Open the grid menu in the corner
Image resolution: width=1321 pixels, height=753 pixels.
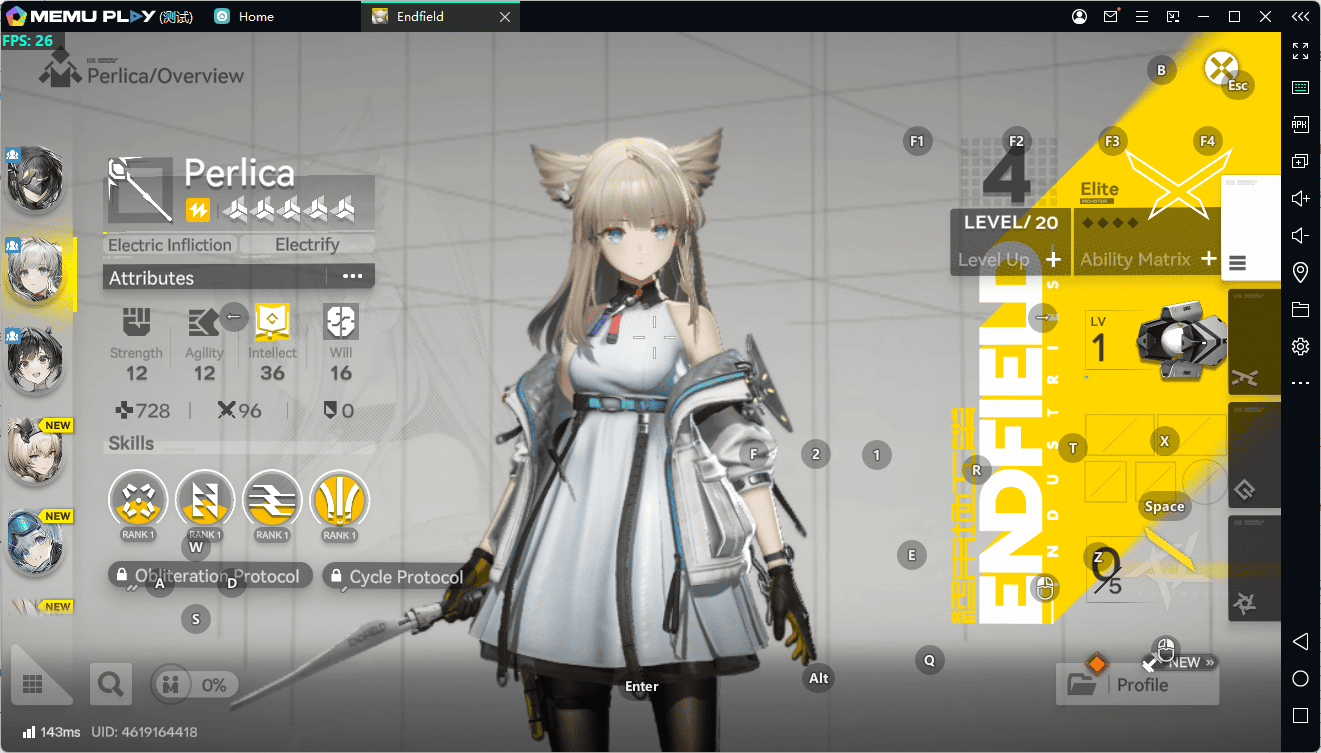click(32, 684)
